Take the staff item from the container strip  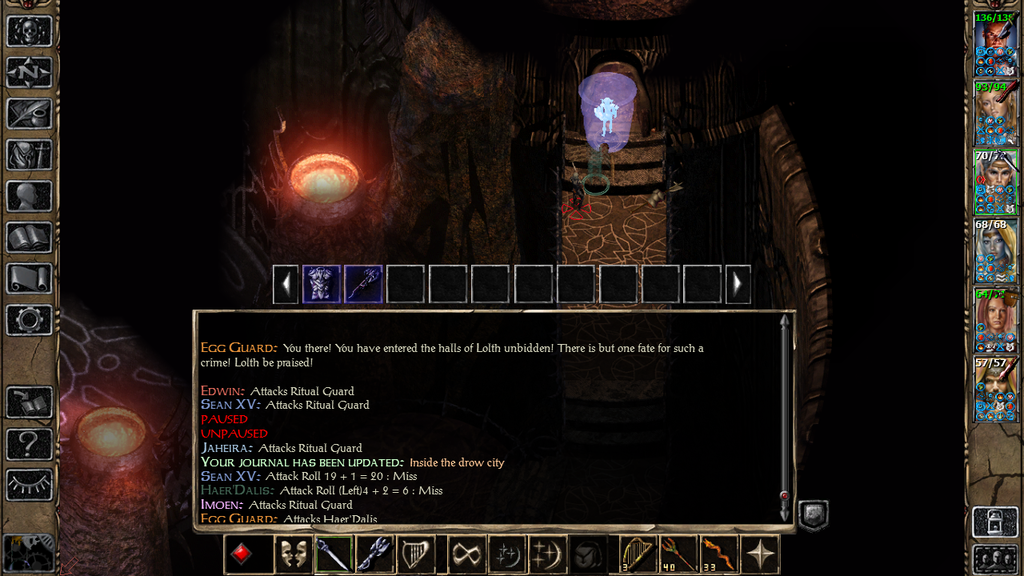[x=363, y=284]
